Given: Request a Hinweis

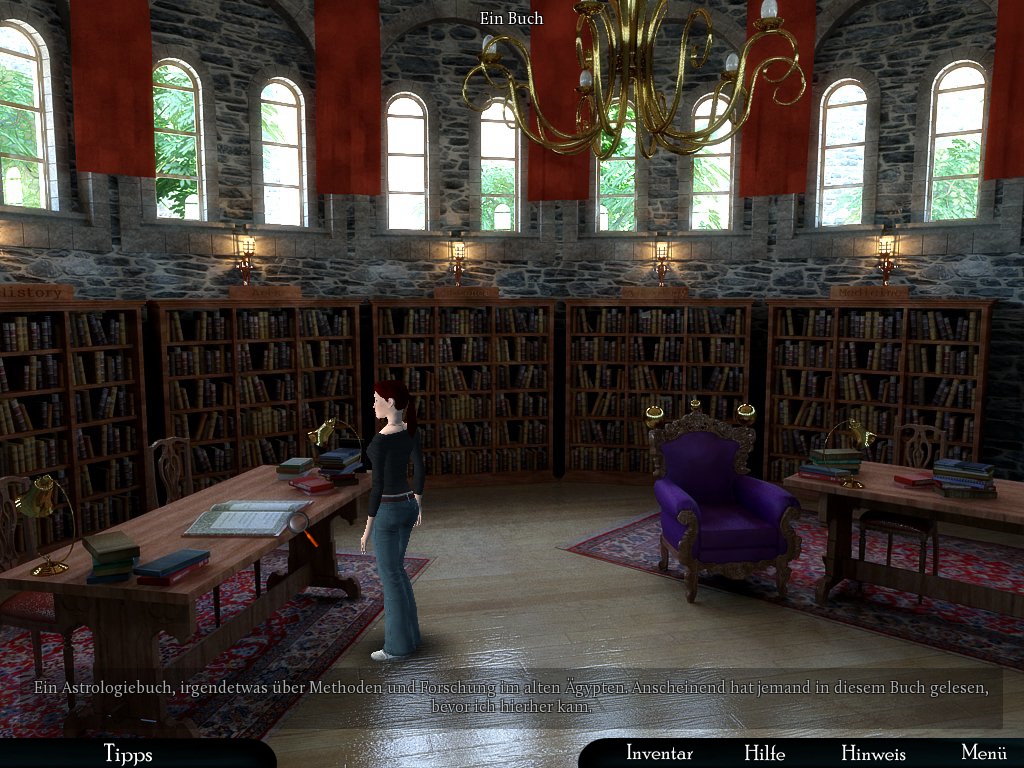Looking at the screenshot, I should click(x=873, y=753).
